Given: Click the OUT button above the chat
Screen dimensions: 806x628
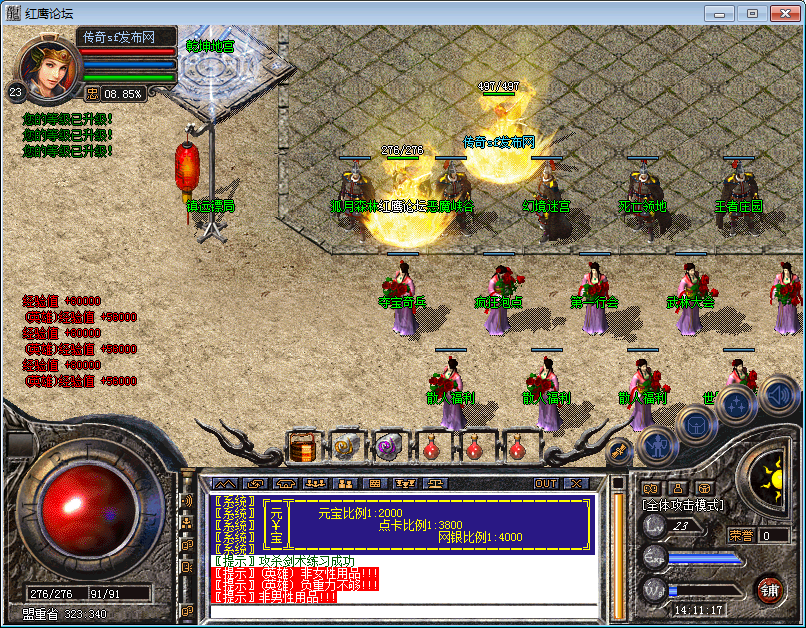Looking at the screenshot, I should pyautogui.click(x=546, y=483).
